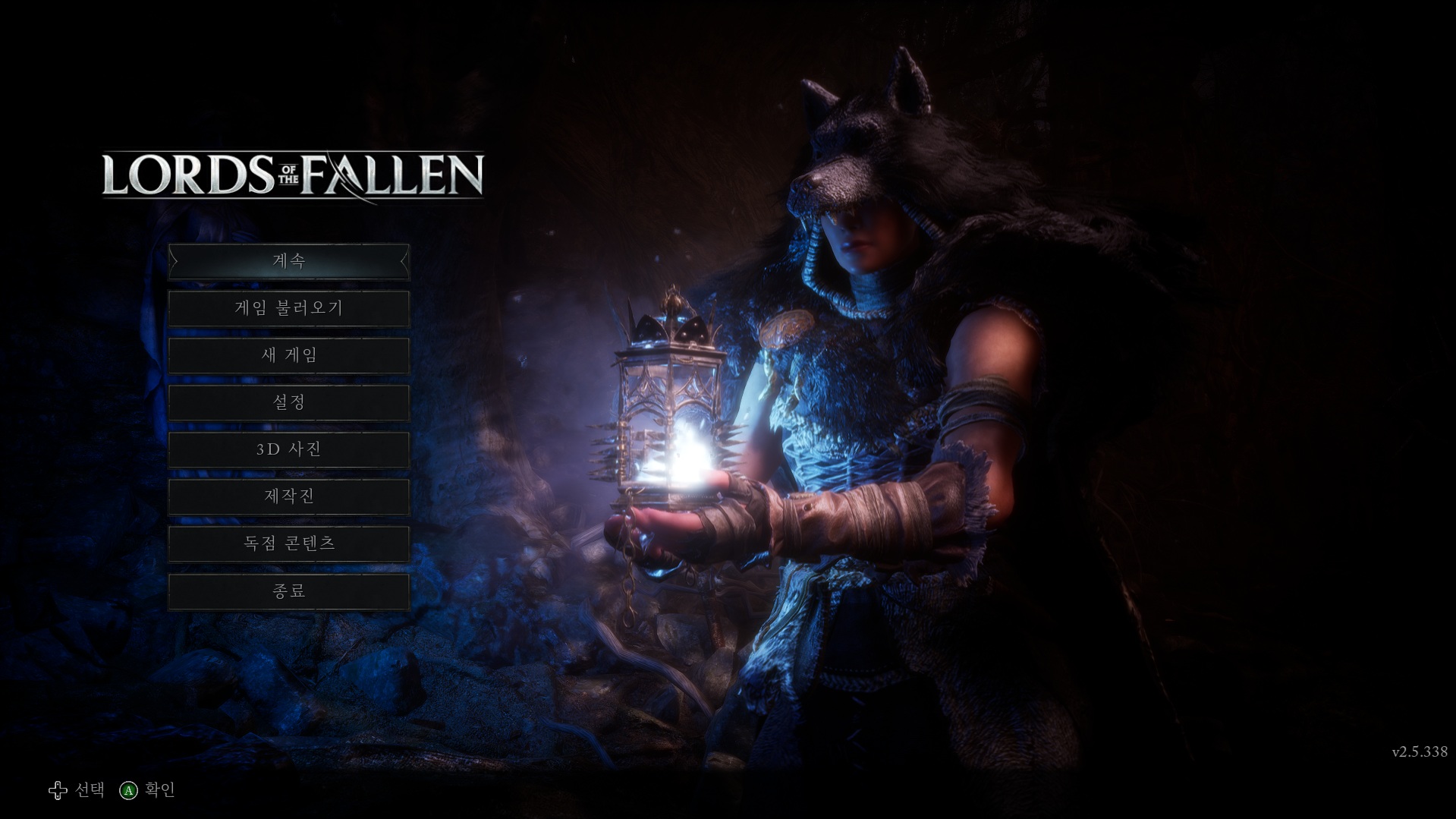This screenshot has height=819, width=1456.
Task: Open 게임 불러오기 (Load Game)
Action: click(288, 308)
